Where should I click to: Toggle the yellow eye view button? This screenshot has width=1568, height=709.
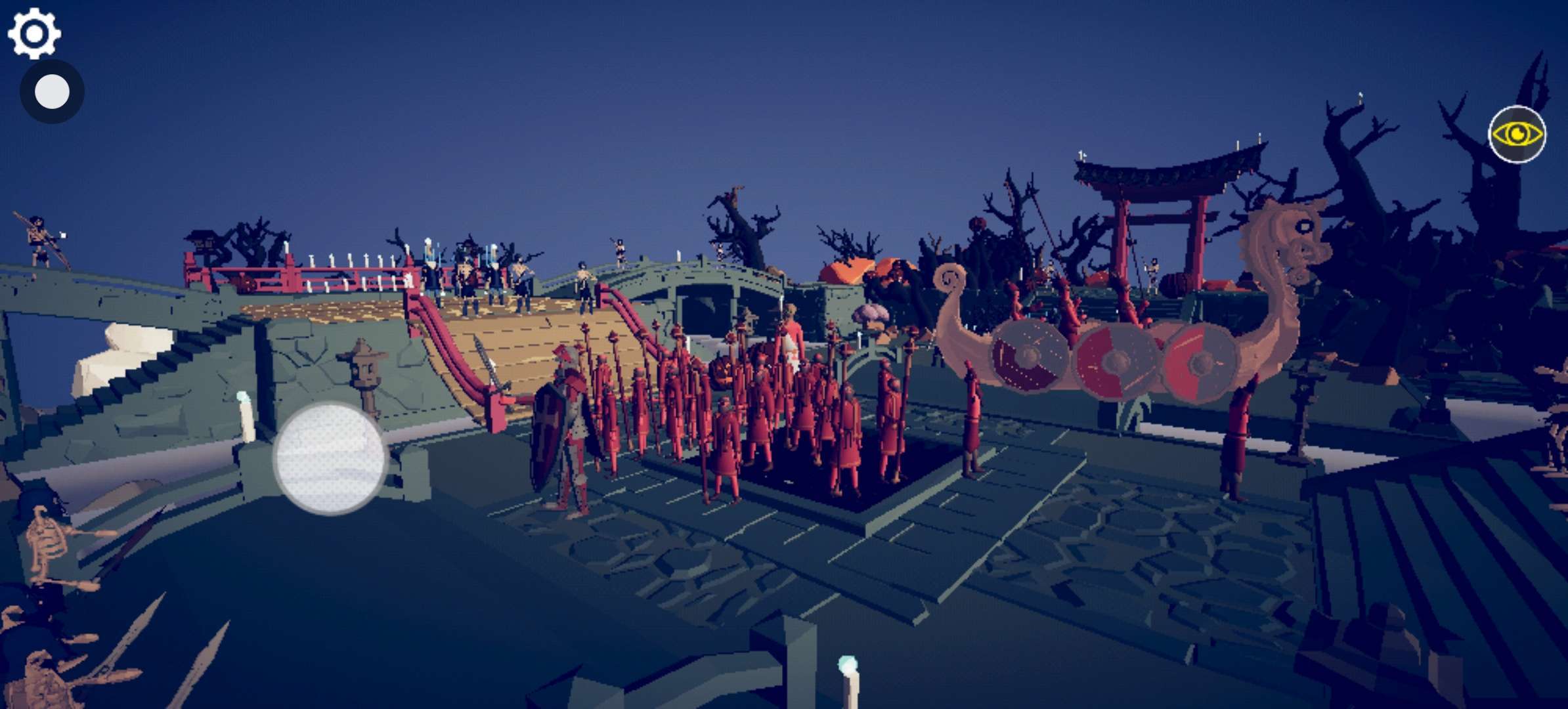(x=1517, y=135)
